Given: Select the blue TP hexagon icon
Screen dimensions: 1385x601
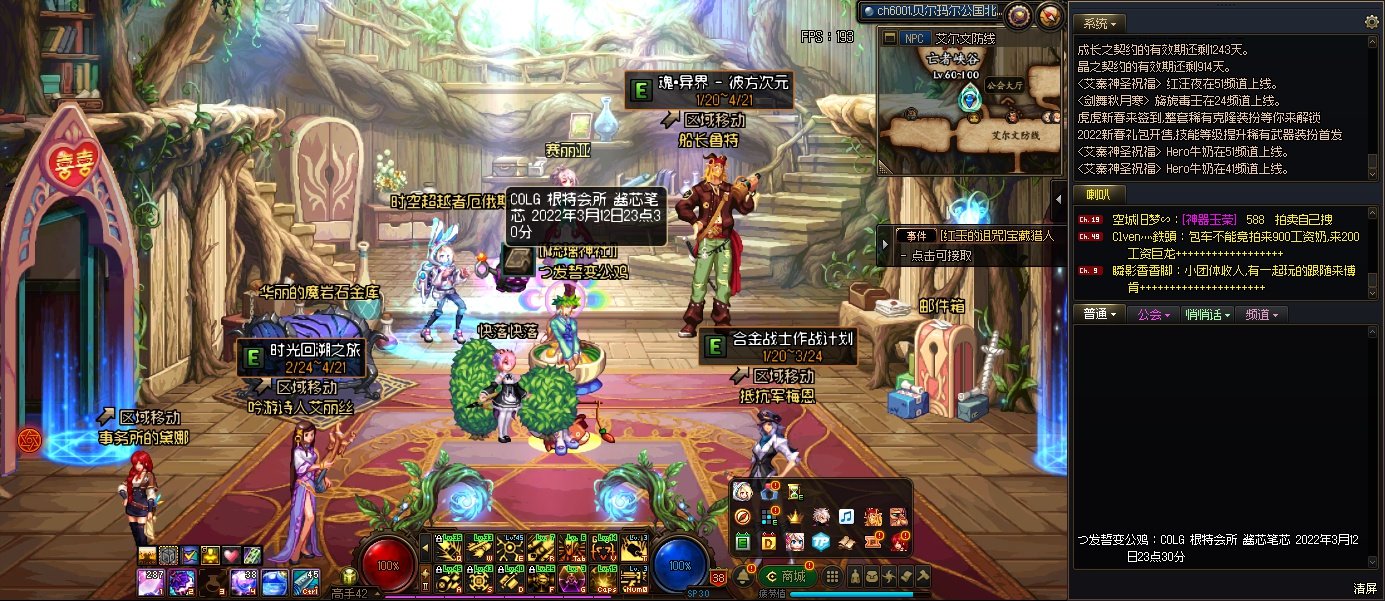Looking at the screenshot, I should pos(820,542).
